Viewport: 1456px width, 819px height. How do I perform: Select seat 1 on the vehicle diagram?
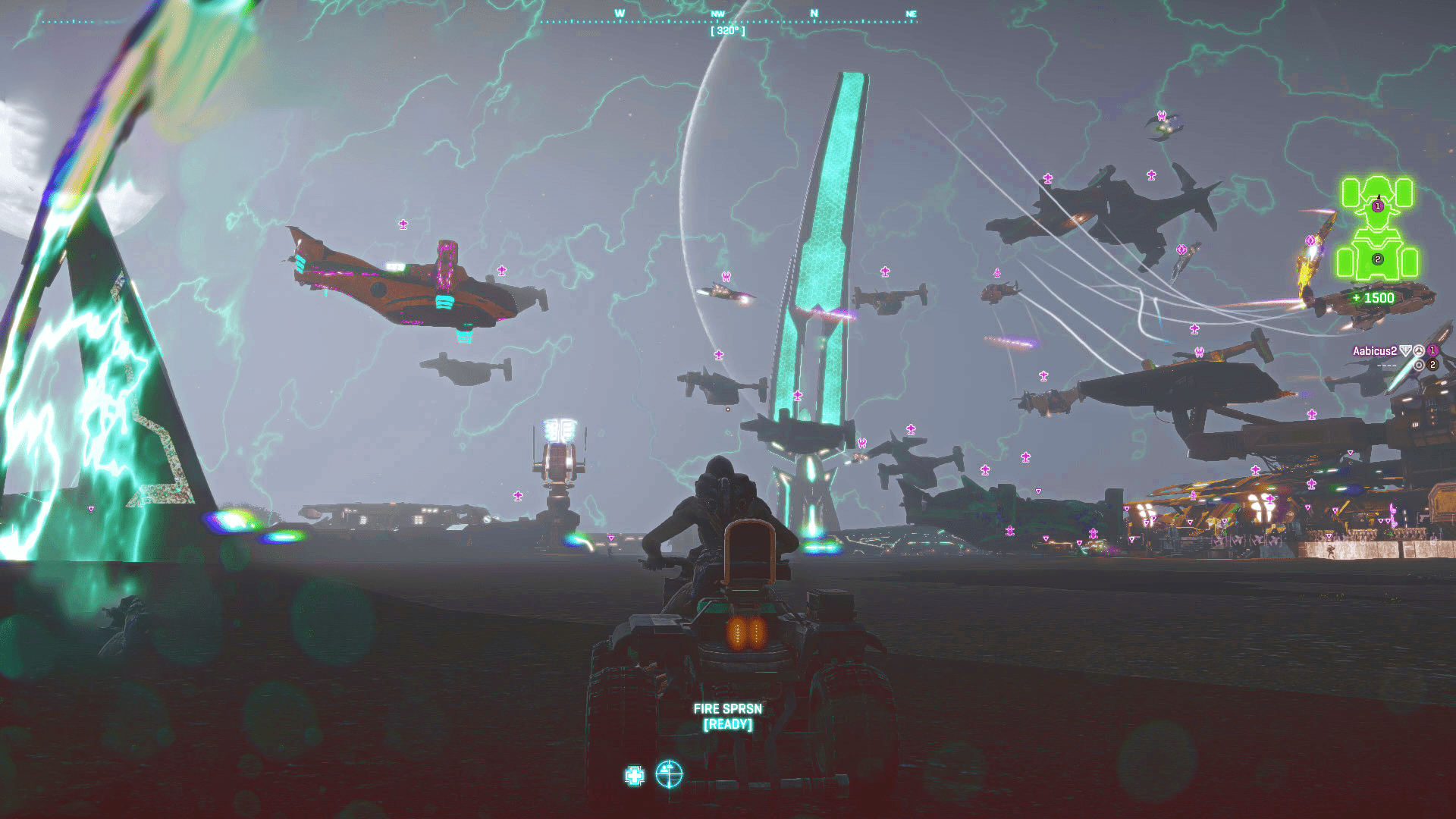[1377, 206]
